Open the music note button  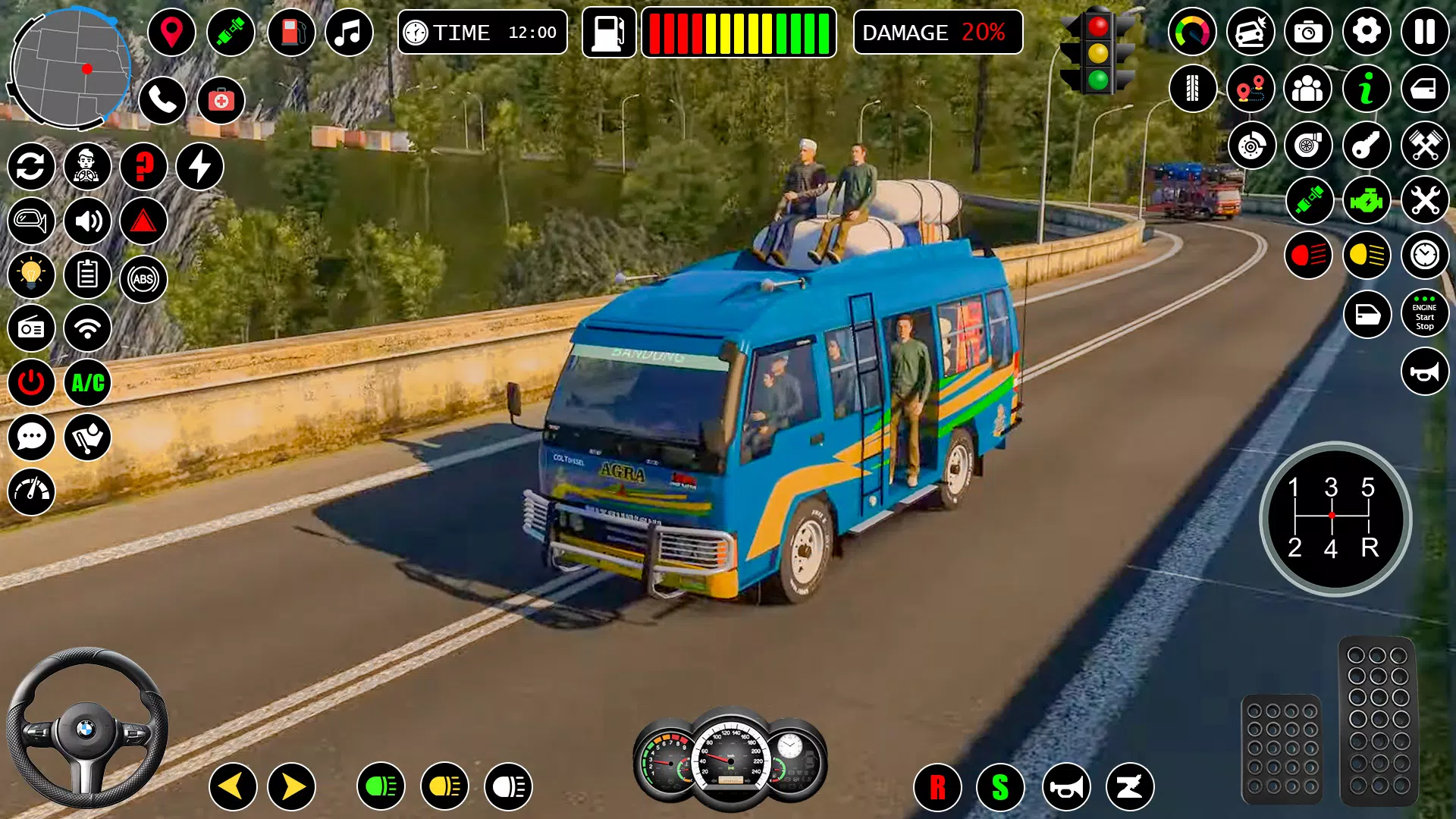(349, 33)
